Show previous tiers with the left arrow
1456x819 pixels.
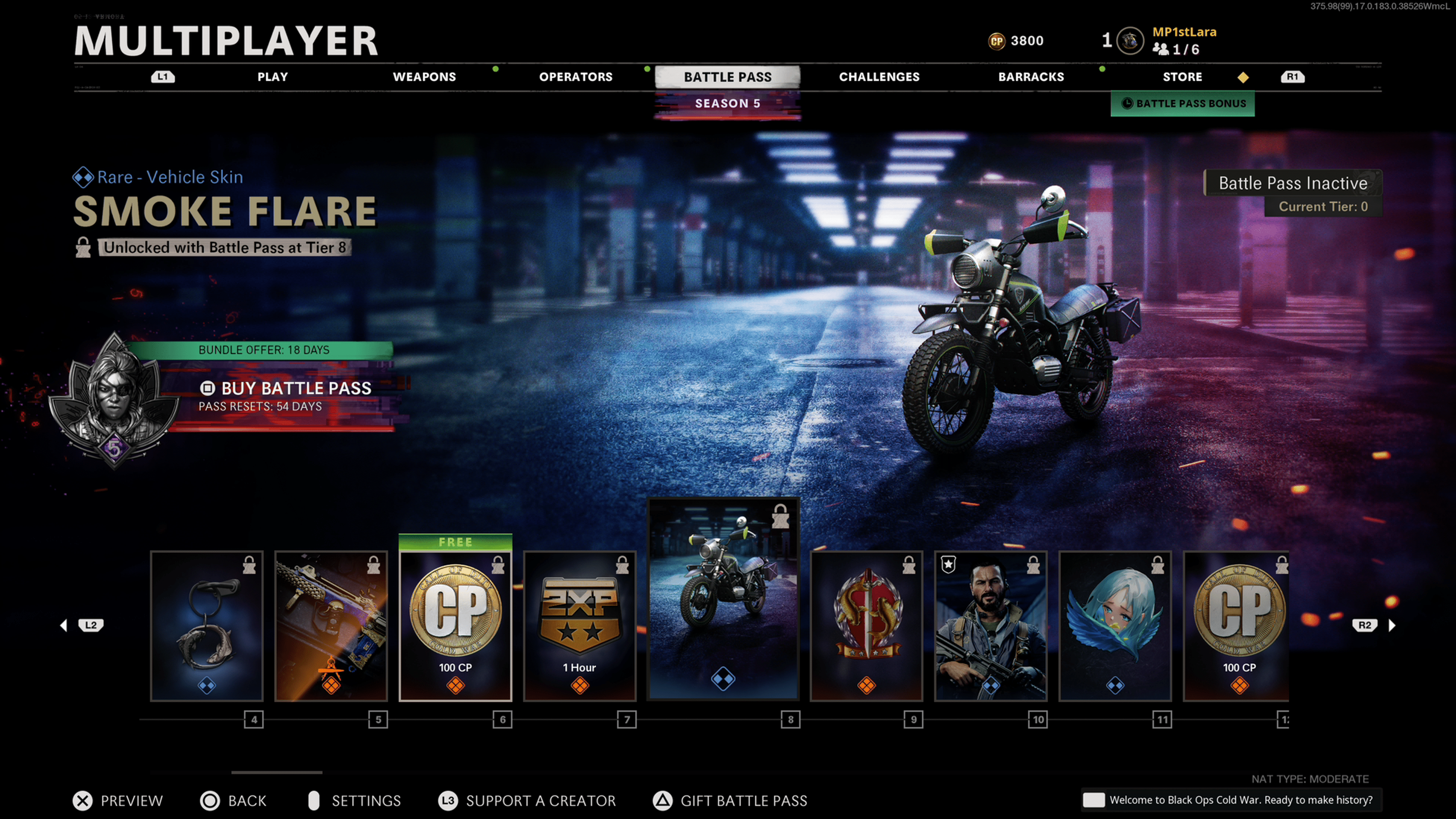(x=64, y=625)
